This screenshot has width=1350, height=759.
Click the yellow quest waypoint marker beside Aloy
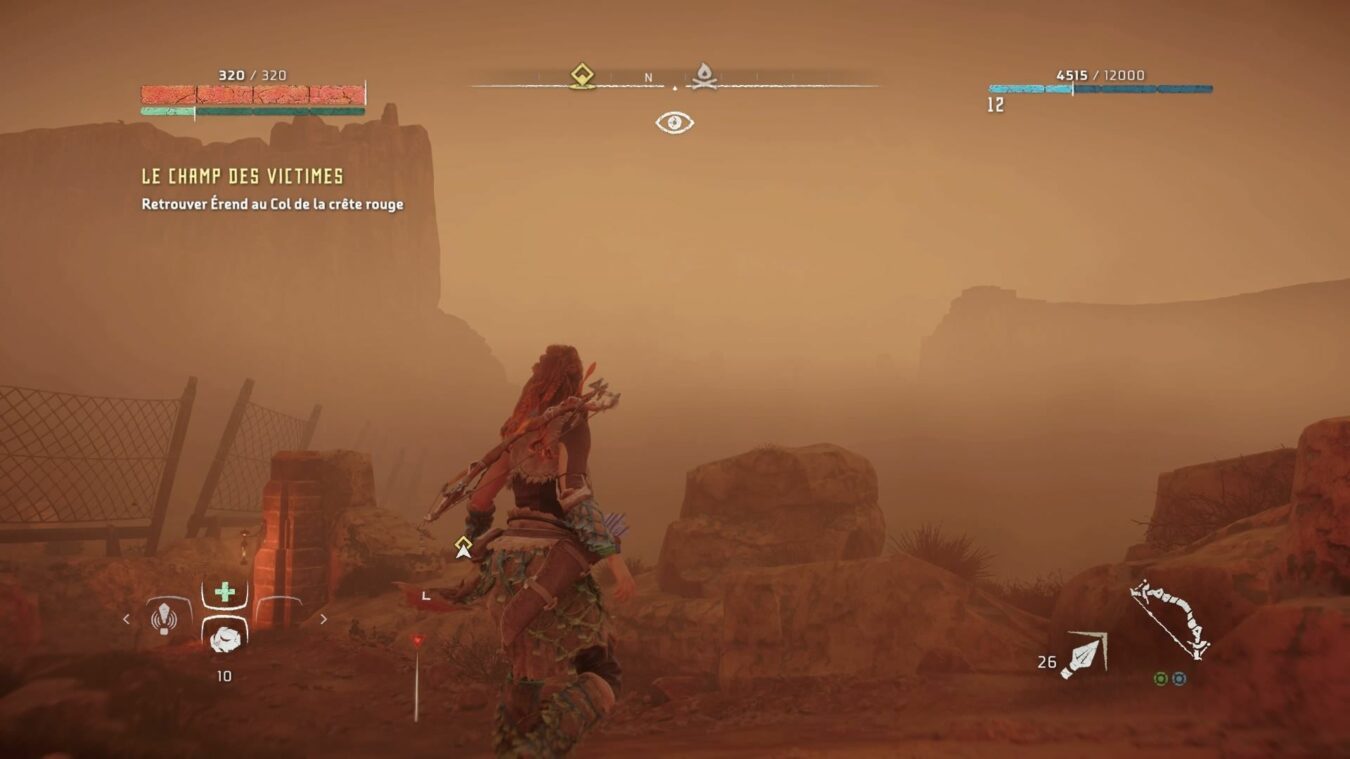(462, 546)
